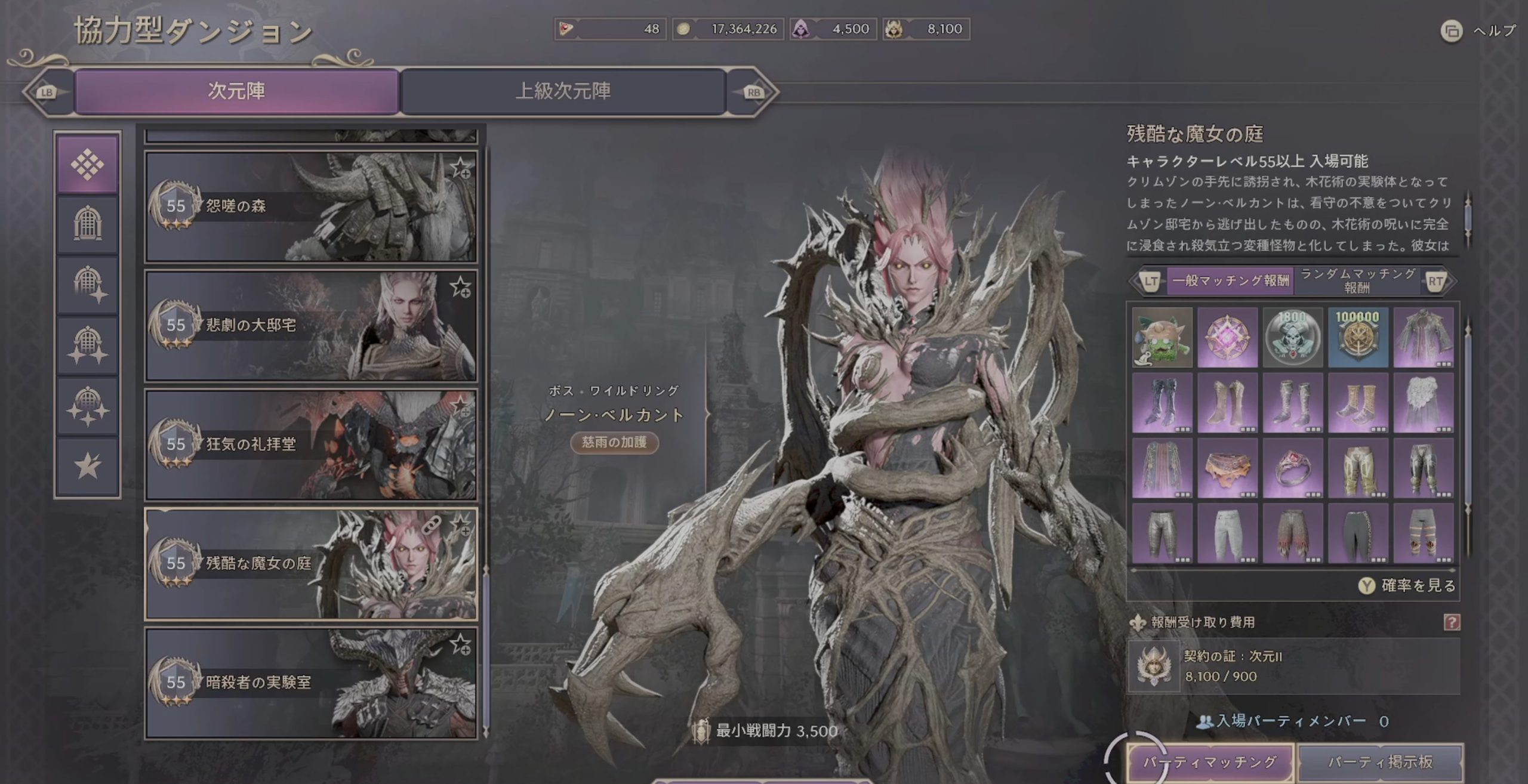Select the single star favorites filter

click(x=87, y=466)
